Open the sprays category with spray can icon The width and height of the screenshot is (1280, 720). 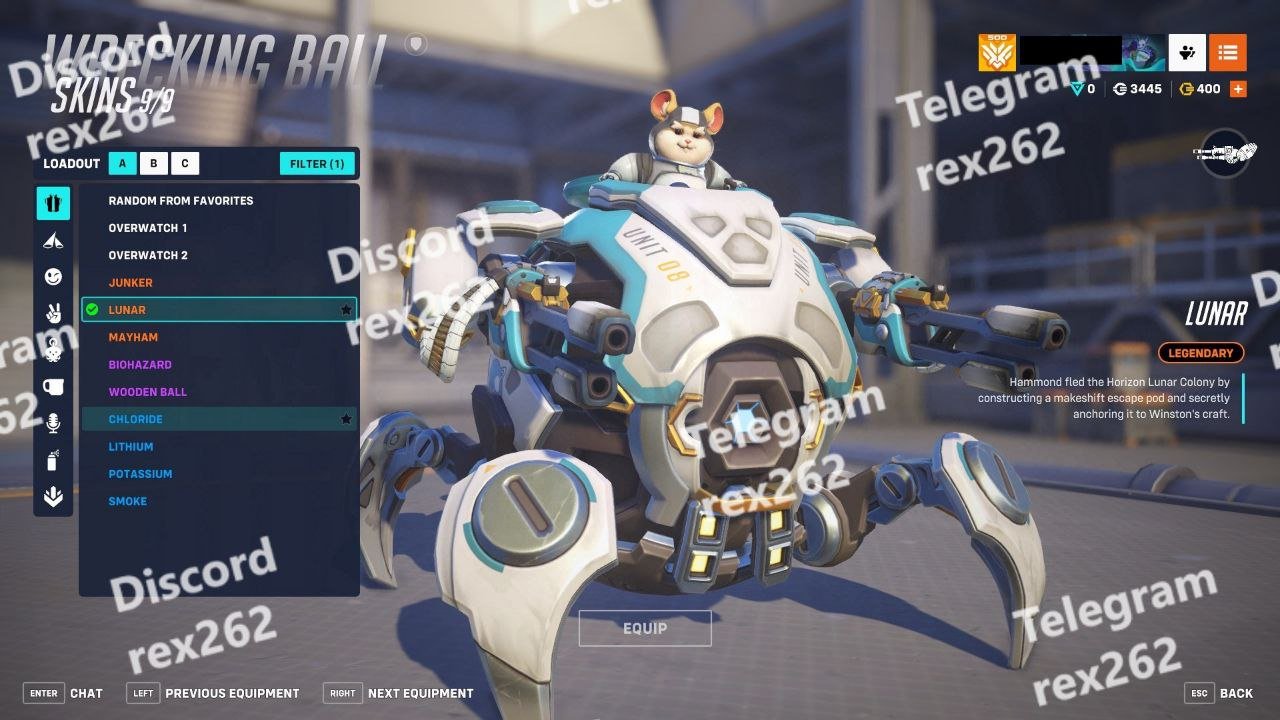(x=53, y=460)
